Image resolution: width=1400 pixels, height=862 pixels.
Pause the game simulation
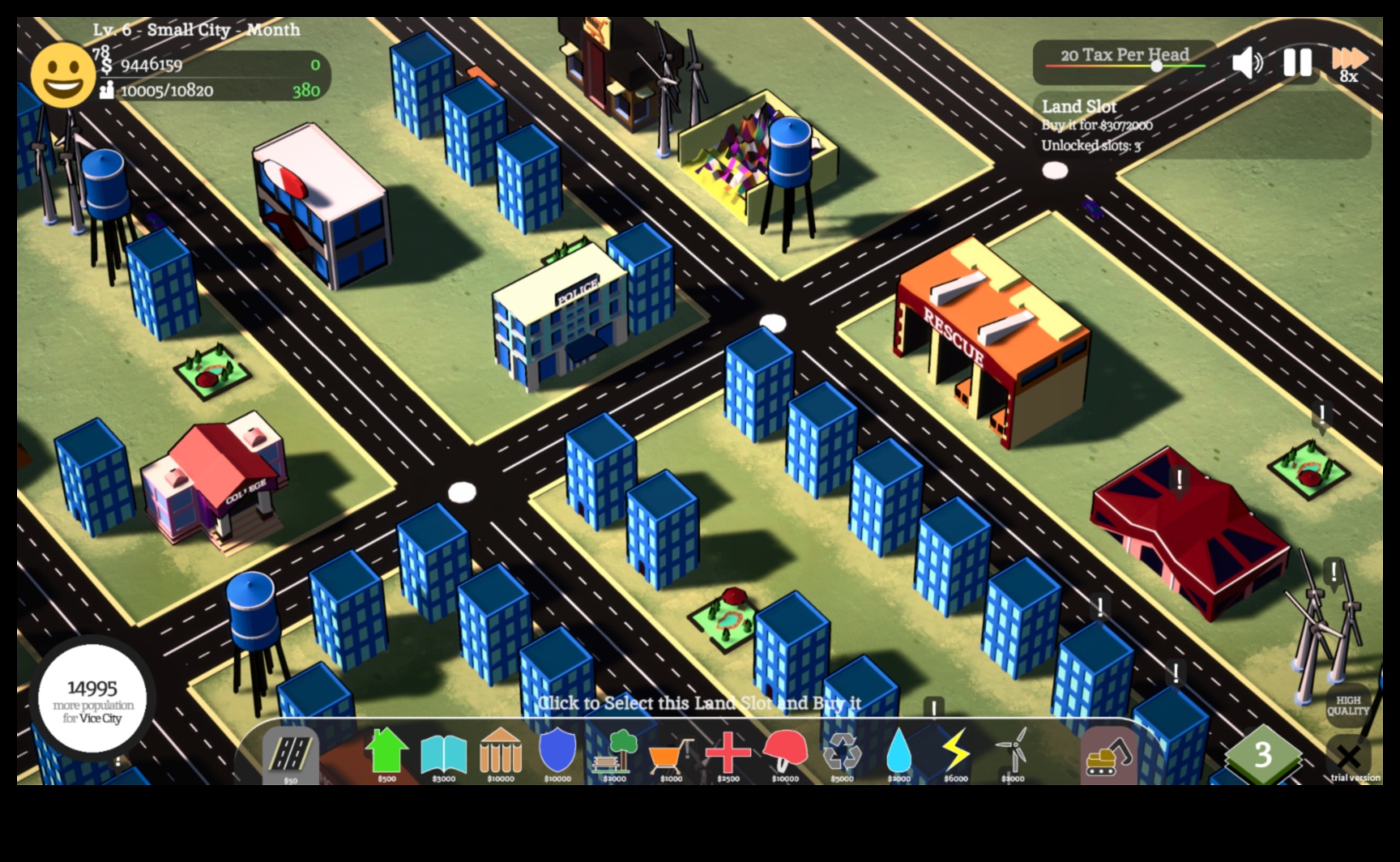pyautogui.click(x=1298, y=62)
